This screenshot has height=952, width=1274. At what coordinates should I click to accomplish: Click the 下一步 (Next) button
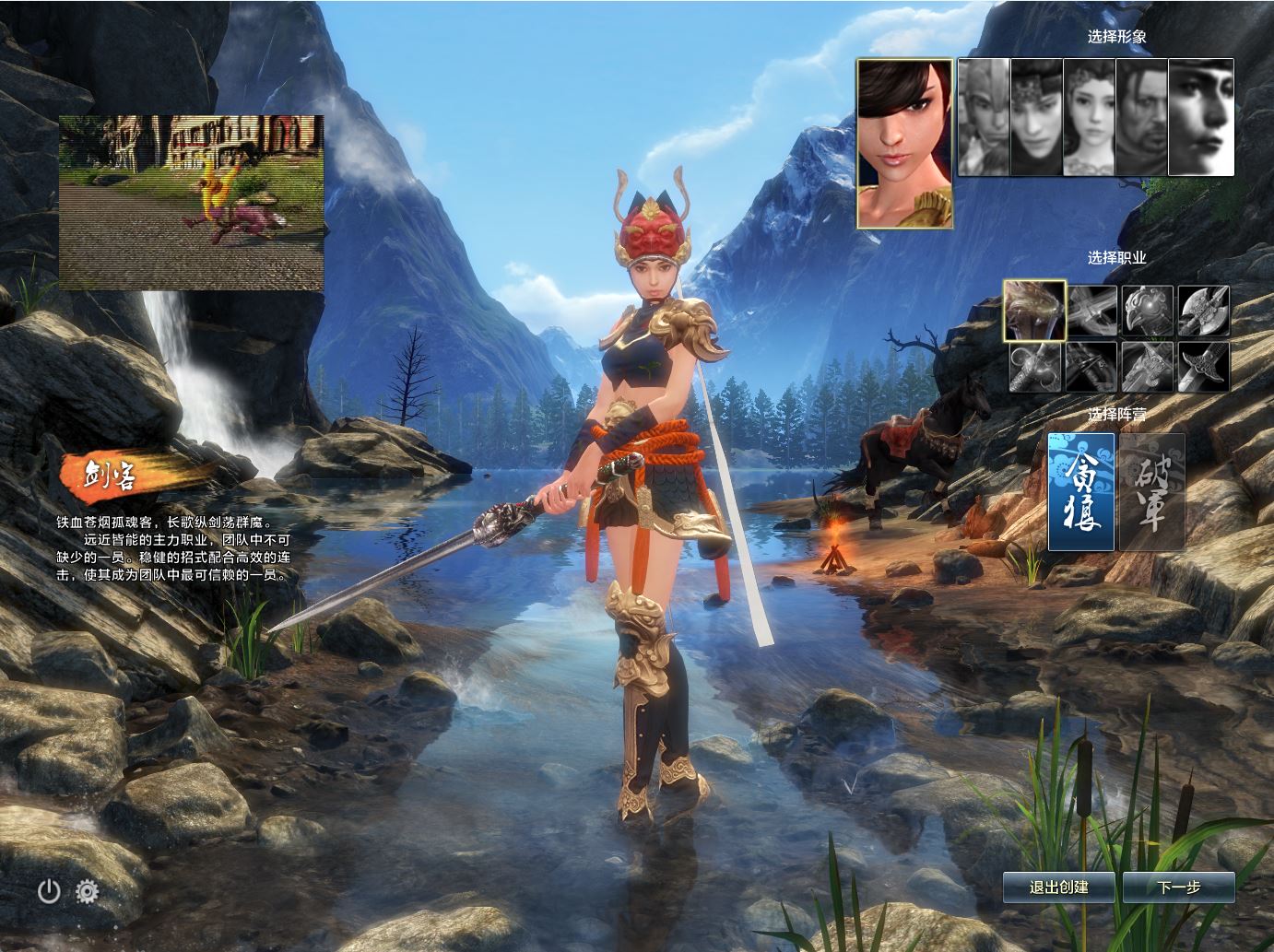pyautogui.click(x=1179, y=887)
